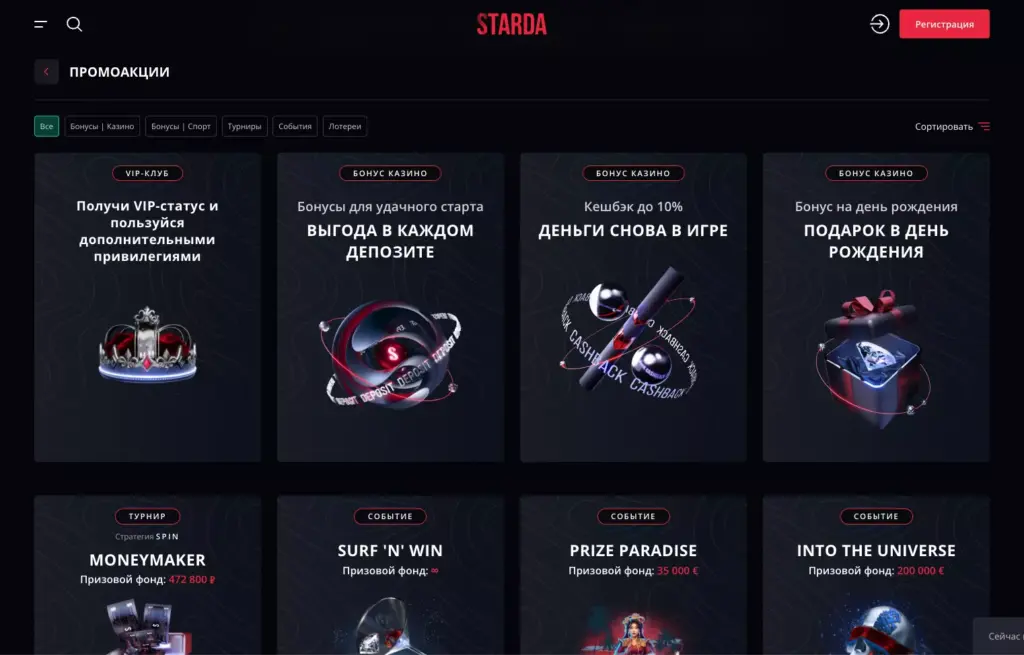Switch to the Бонусы | Спорт tab

tap(181, 127)
